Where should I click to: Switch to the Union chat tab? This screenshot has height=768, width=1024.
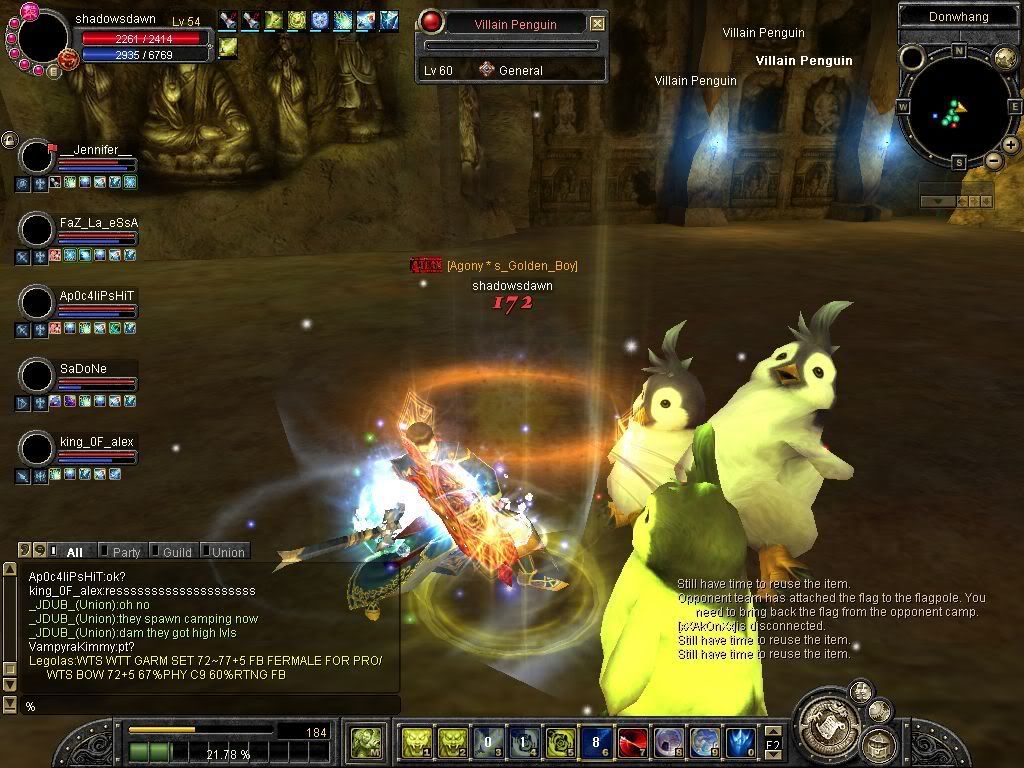pyautogui.click(x=227, y=551)
